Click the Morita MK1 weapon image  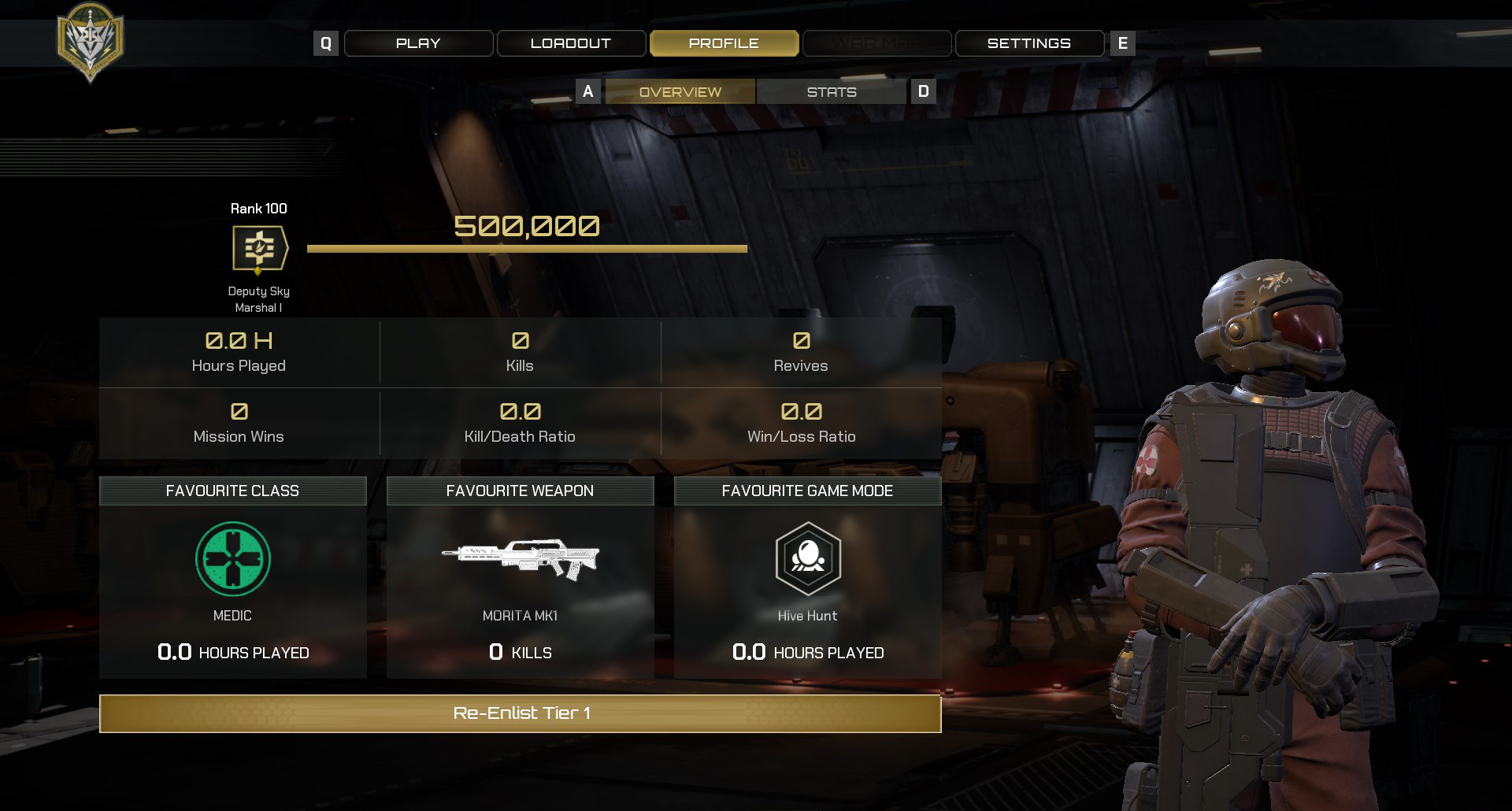520,557
